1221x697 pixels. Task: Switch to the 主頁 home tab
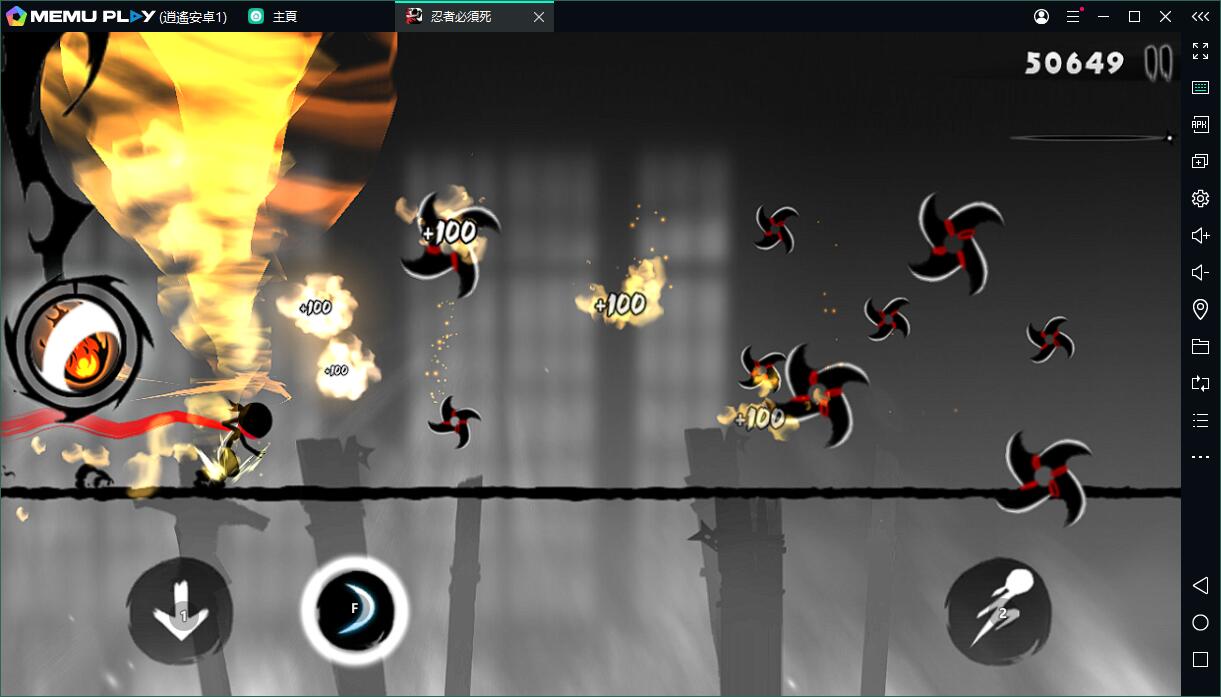point(284,17)
